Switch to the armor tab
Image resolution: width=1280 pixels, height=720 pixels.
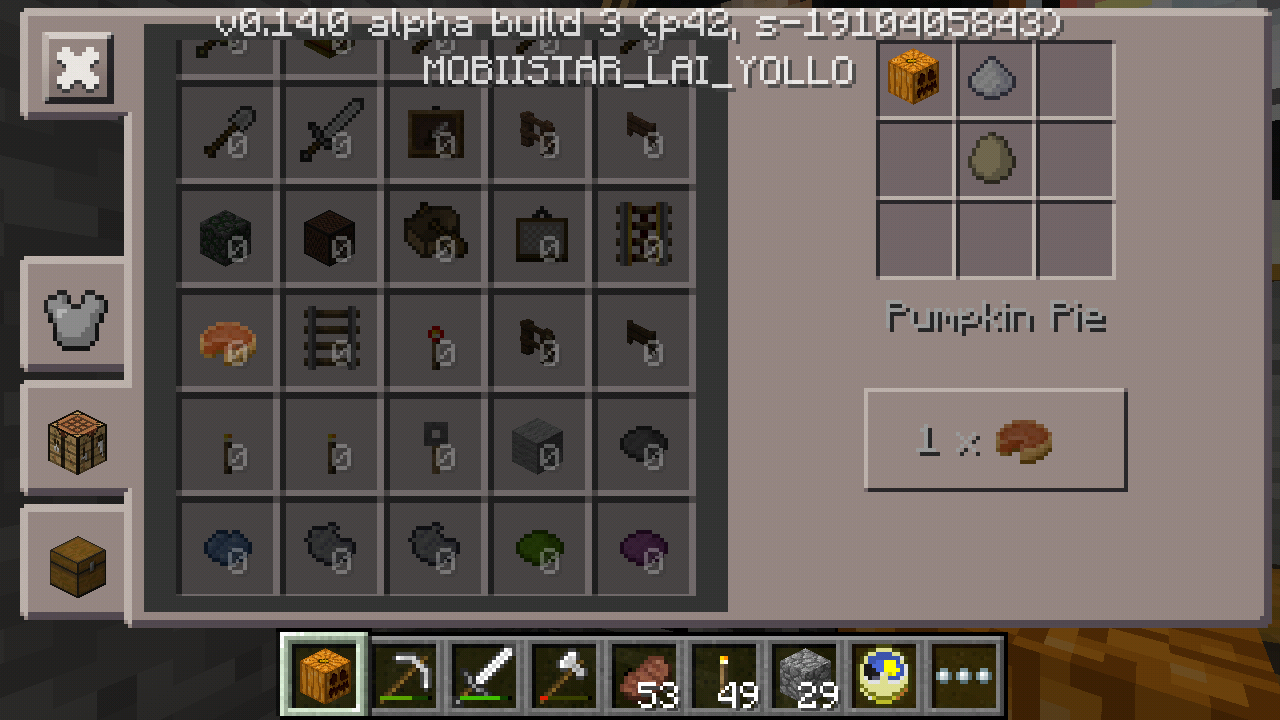tap(75, 318)
